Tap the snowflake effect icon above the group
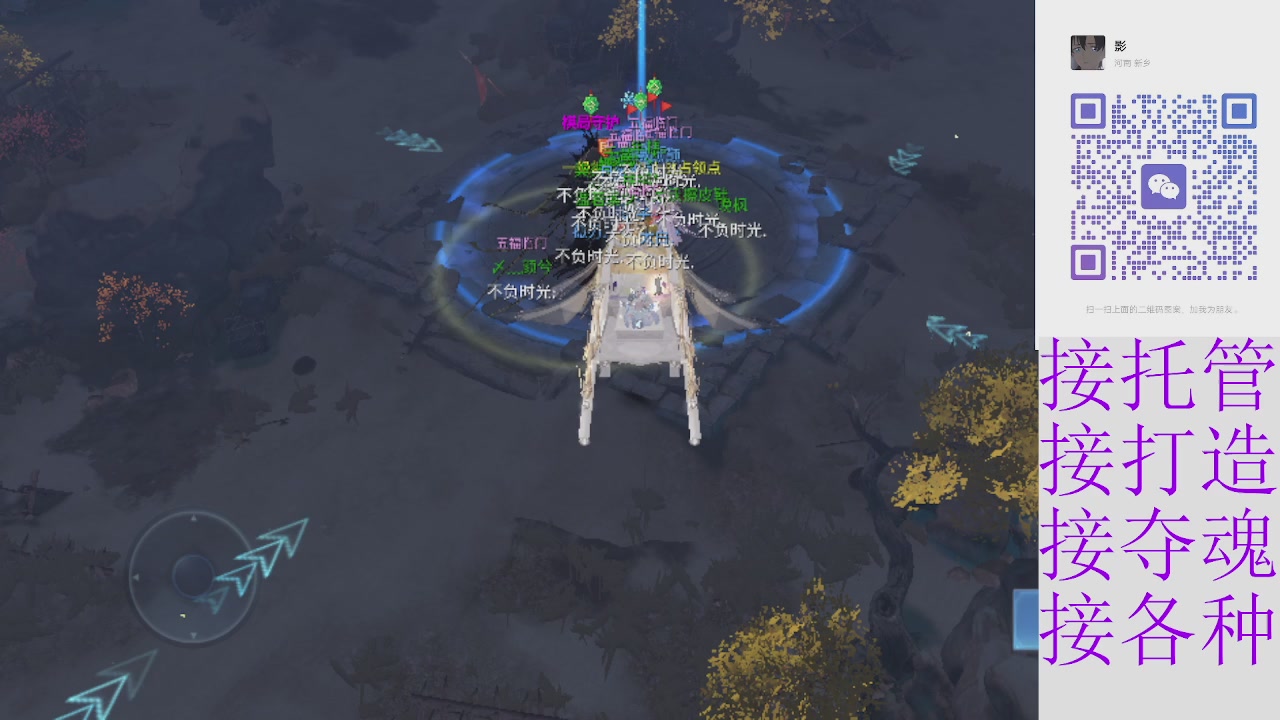The image size is (1280, 720). tap(626, 98)
